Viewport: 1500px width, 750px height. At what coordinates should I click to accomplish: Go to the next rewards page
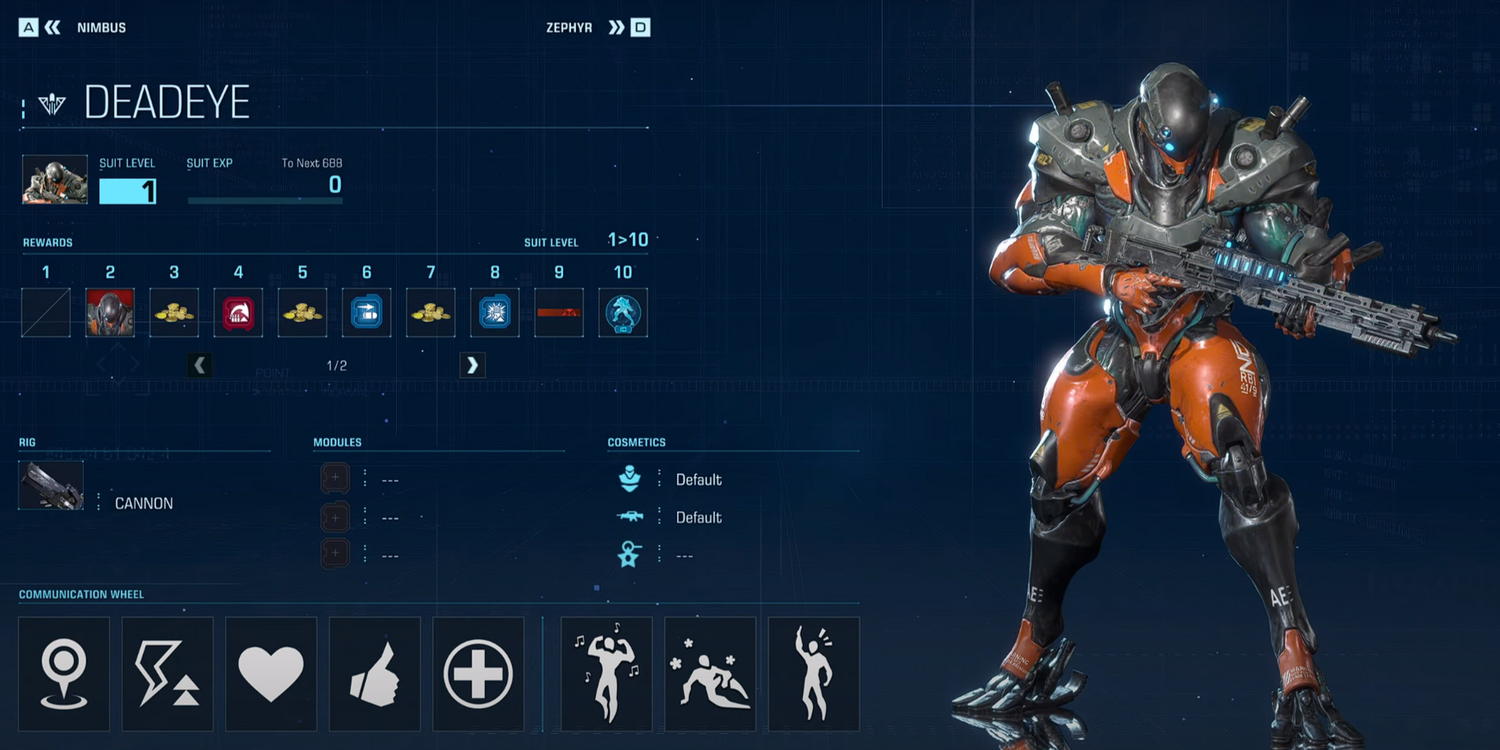(472, 365)
